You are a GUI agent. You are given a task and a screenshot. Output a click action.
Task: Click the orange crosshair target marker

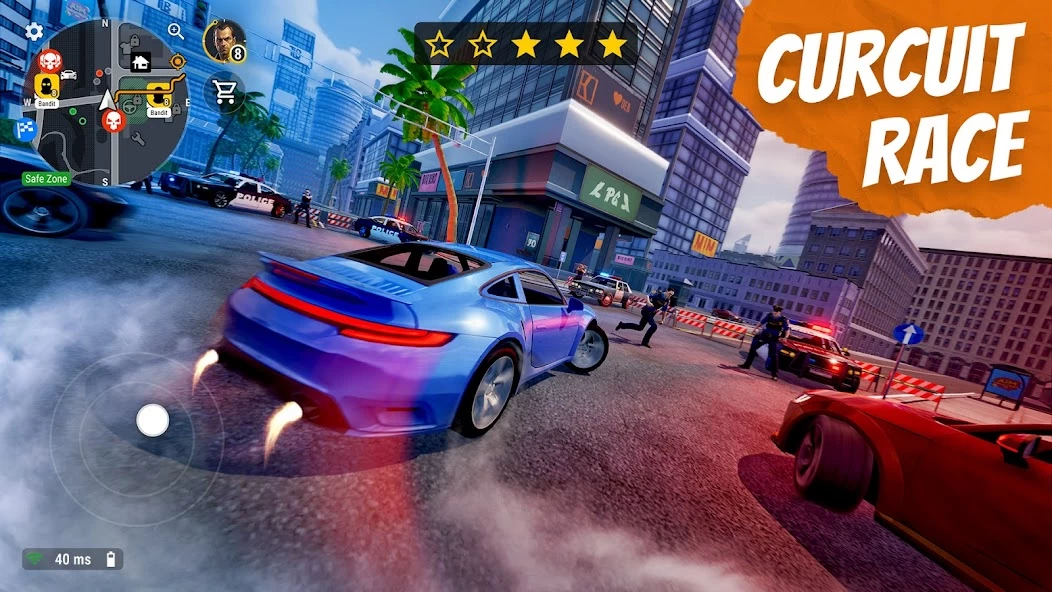[x=178, y=62]
